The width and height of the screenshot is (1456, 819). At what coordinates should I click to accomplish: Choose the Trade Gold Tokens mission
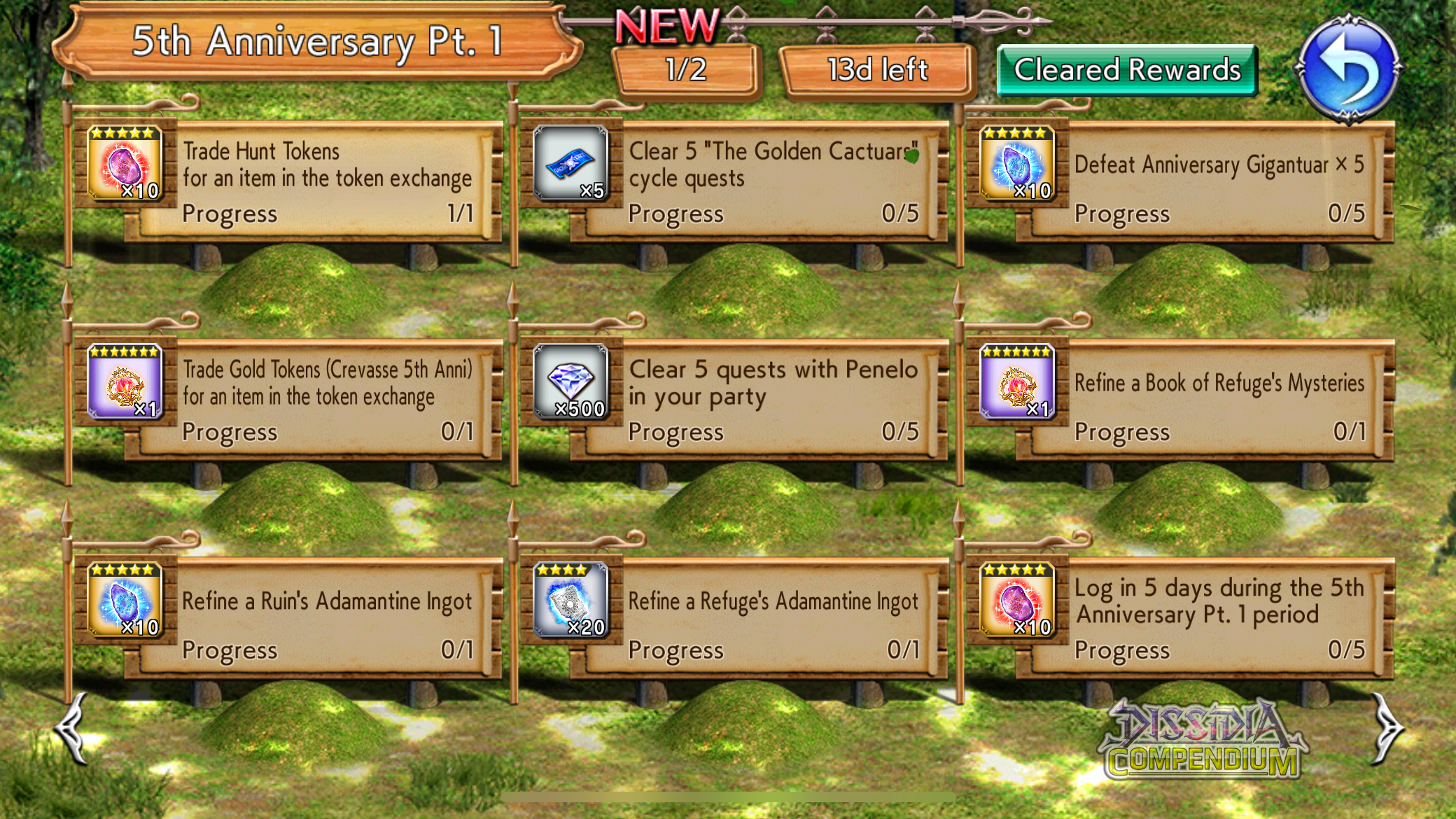pos(327,400)
